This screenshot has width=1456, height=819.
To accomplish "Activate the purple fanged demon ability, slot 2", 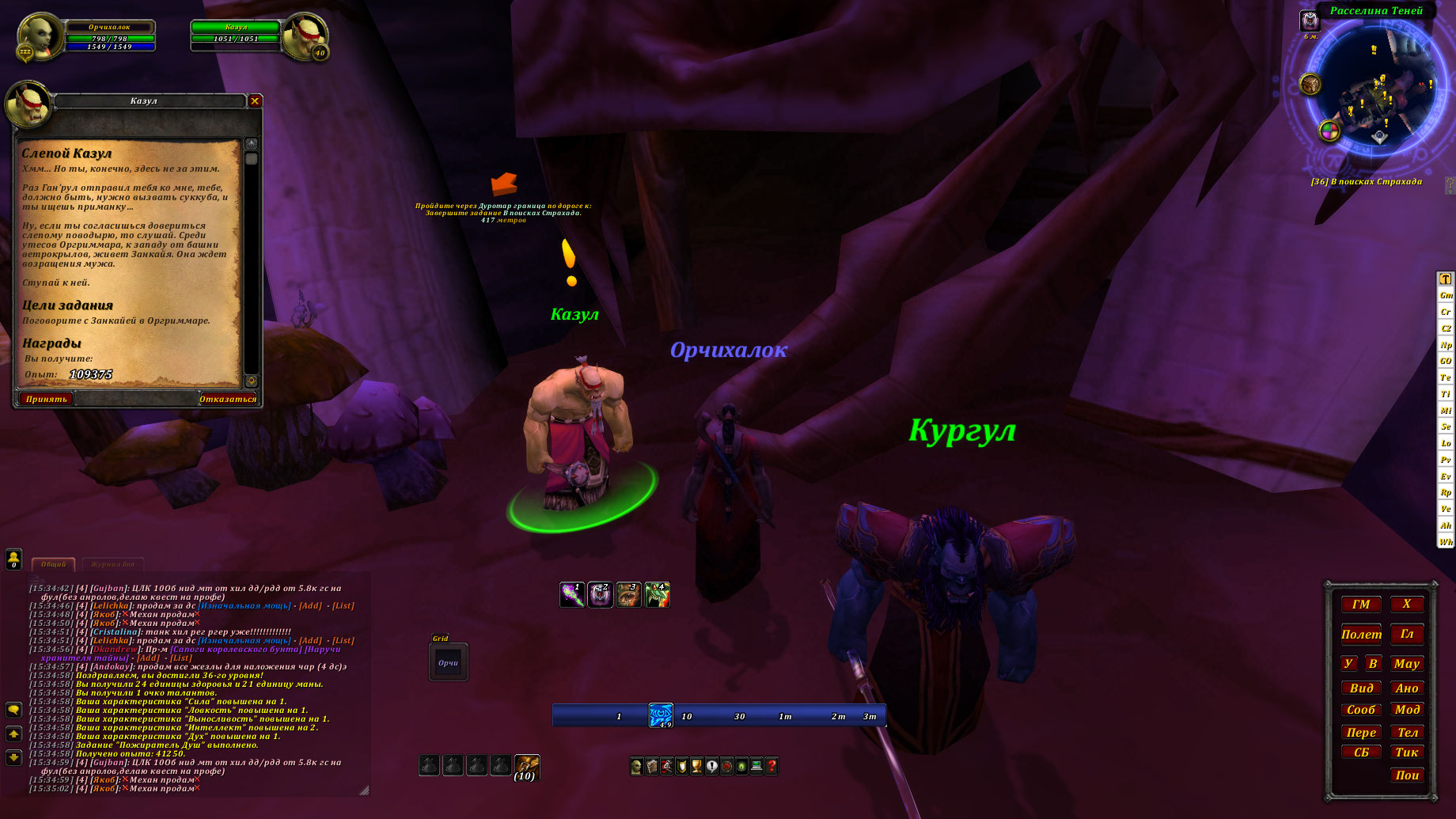I will pyautogui.click(x=600, y=594).
